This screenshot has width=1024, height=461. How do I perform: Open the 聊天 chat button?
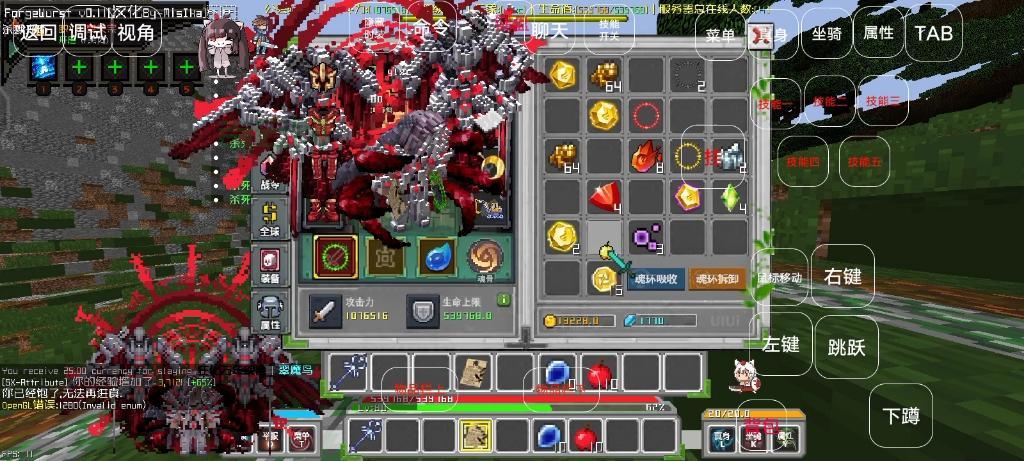[x=549, y=30]
